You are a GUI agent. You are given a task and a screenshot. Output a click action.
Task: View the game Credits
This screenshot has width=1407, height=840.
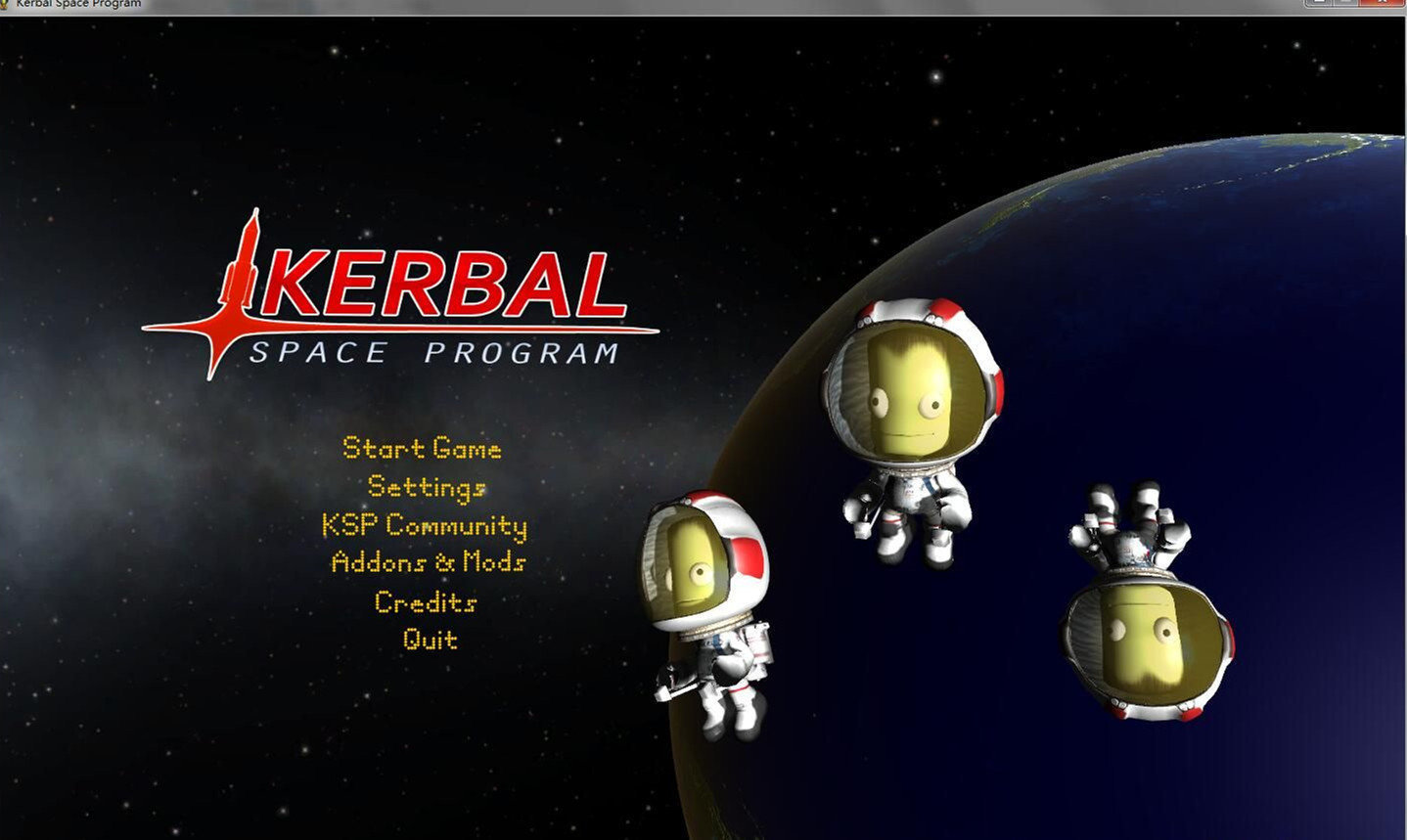coord(424,602)
